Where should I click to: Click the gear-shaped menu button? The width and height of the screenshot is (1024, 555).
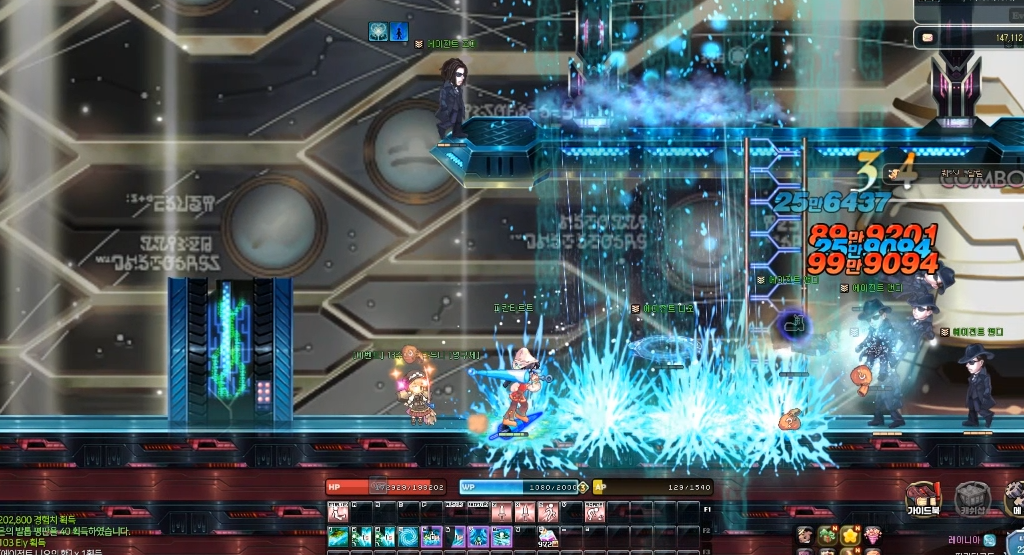[1012, 497]
